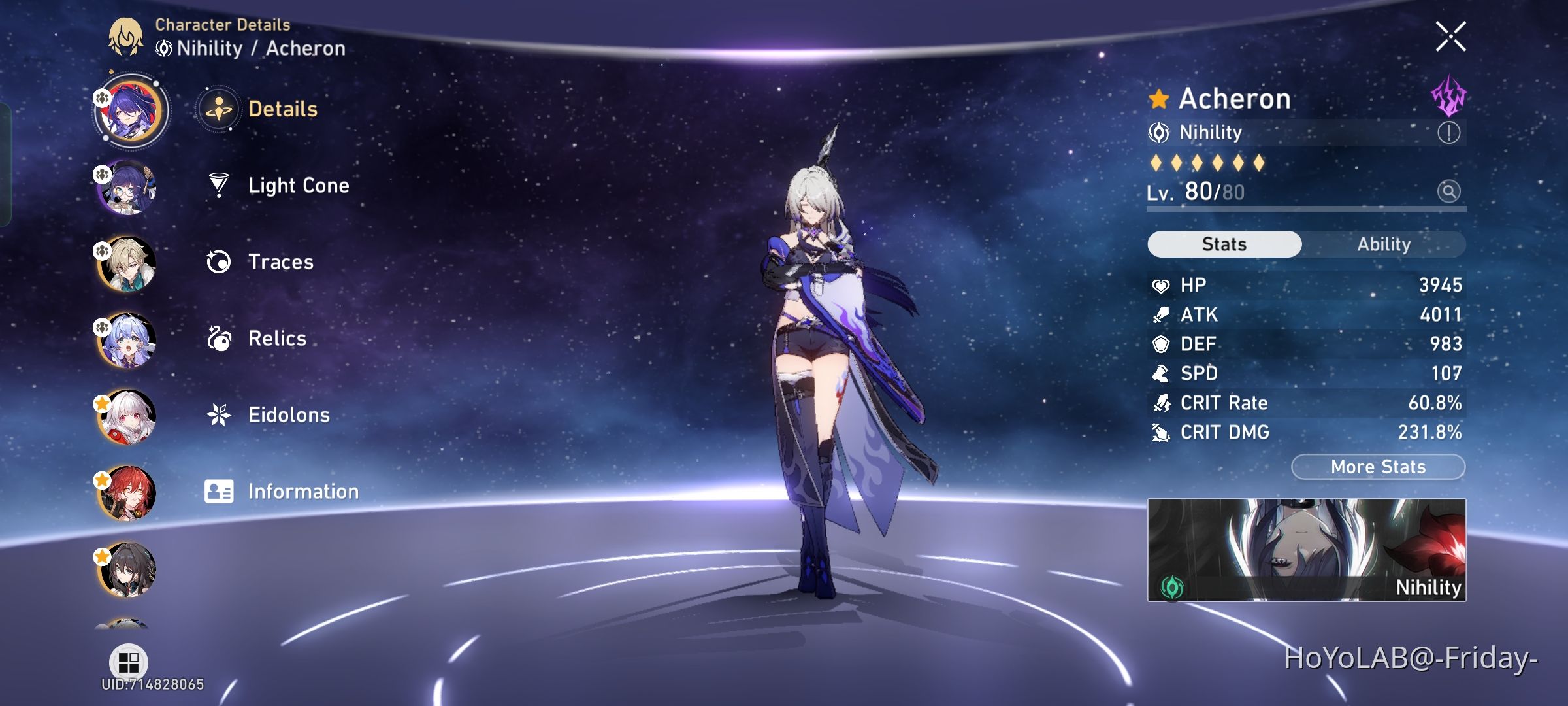Open the Light Cone section
1568x706 pixels.
coord(298,186)
